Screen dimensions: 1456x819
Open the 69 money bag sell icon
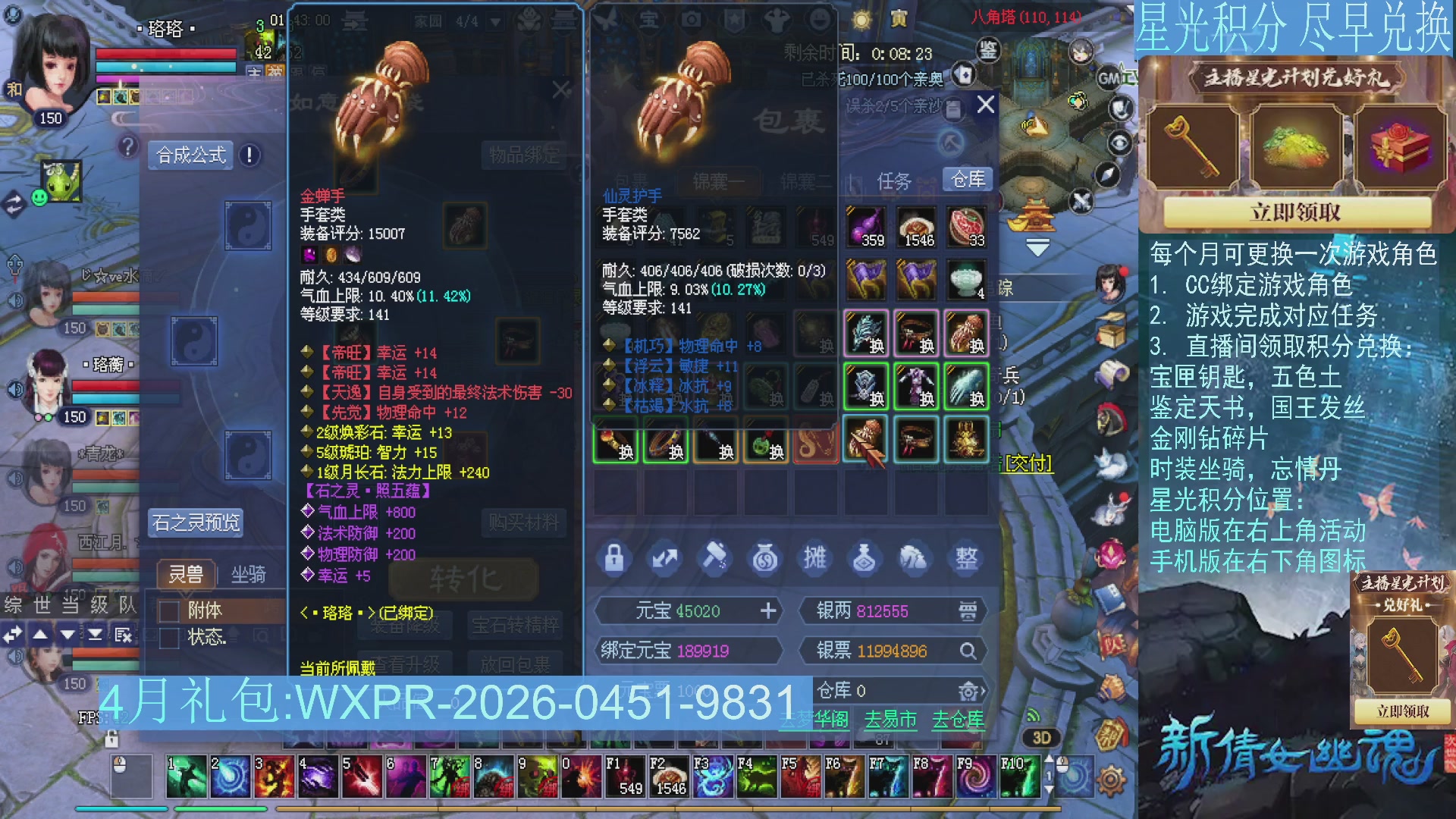point(764,559)
